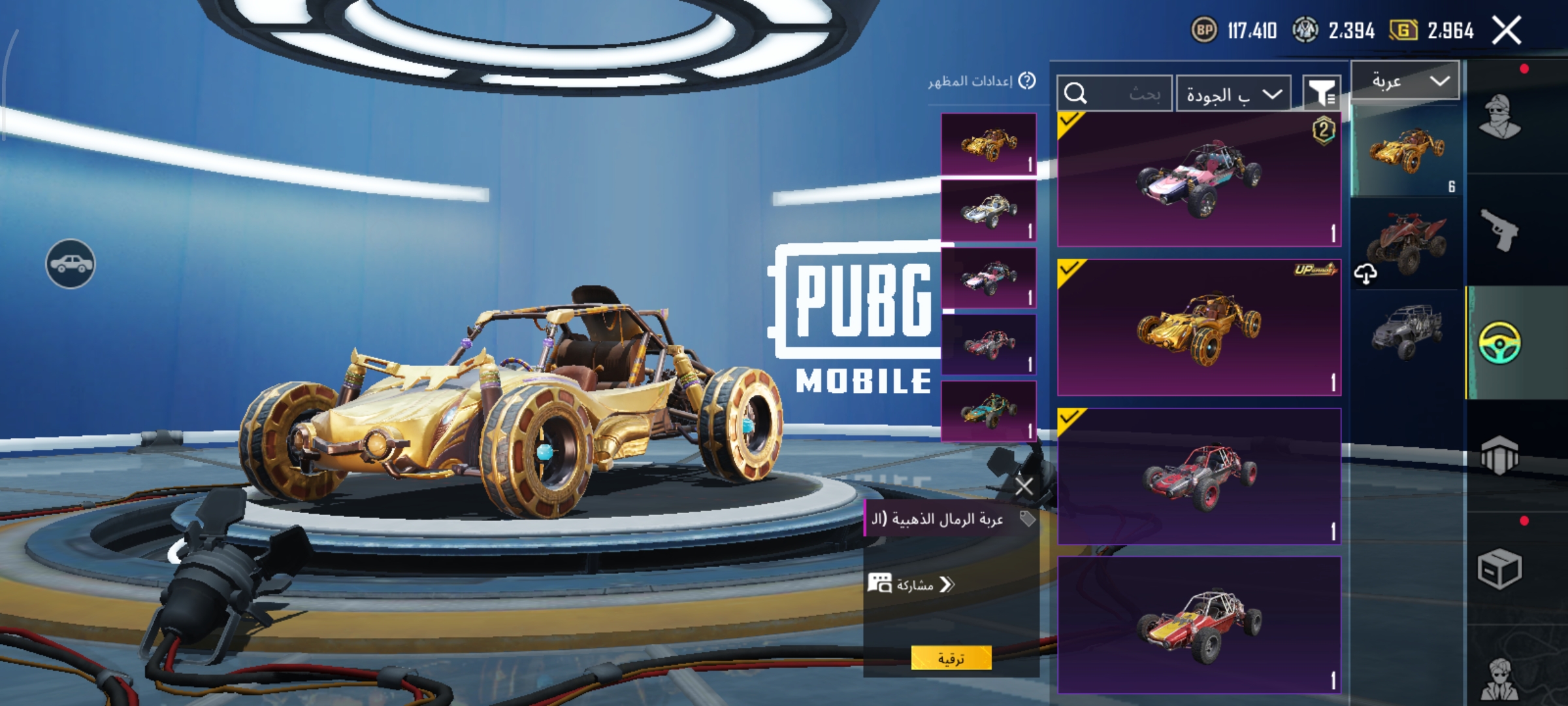
Task: Choose the teal buggy thumbnail in small list
Action: coord(988,411)
